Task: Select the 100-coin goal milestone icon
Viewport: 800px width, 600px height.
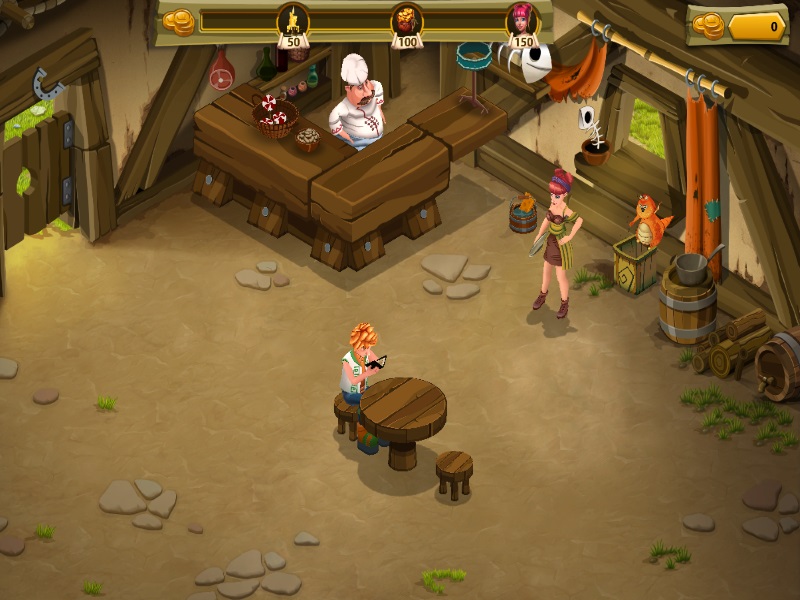Action: pyautogui.click(x=407, y=20)
